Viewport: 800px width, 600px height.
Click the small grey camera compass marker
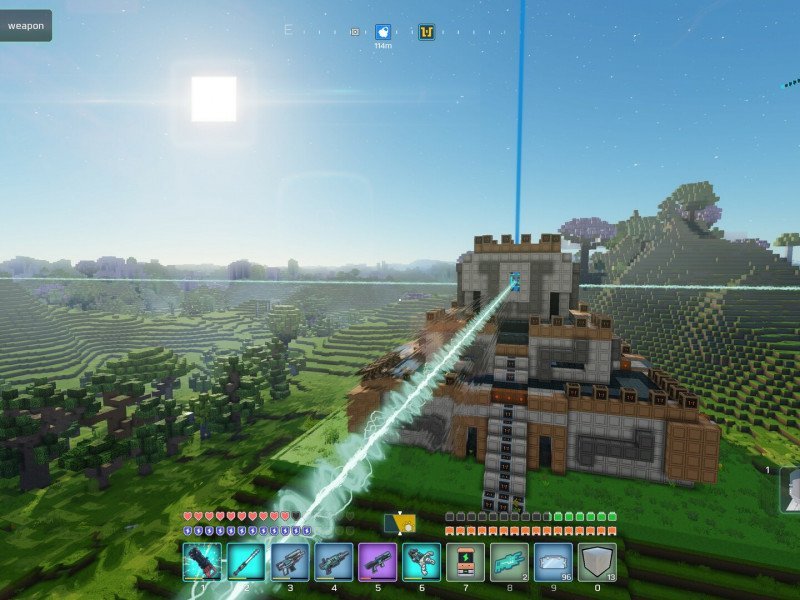[354, 32]
